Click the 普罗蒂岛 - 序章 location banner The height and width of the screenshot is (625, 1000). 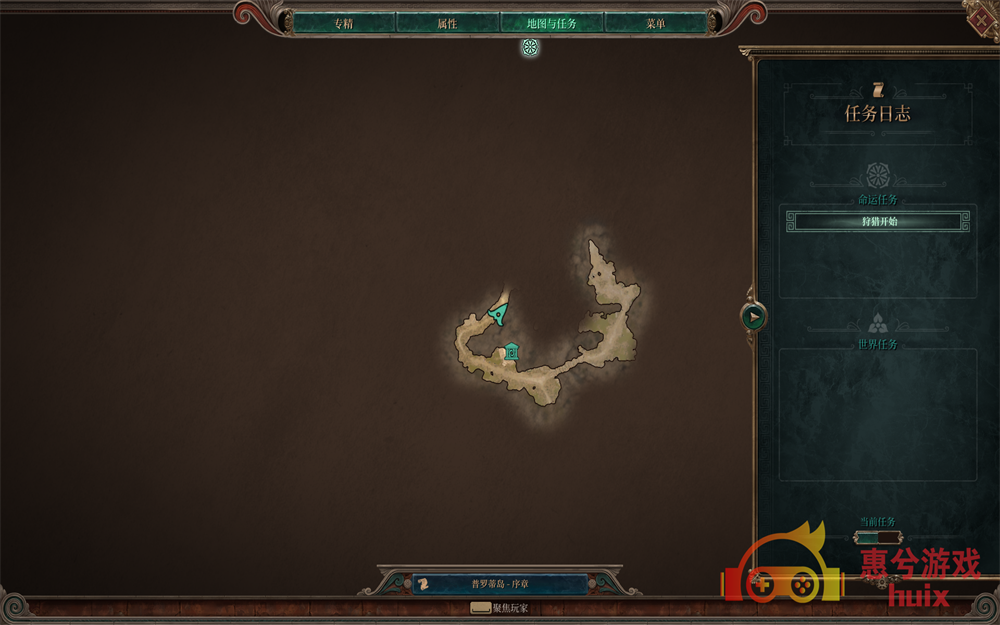(x=500, y=584)
